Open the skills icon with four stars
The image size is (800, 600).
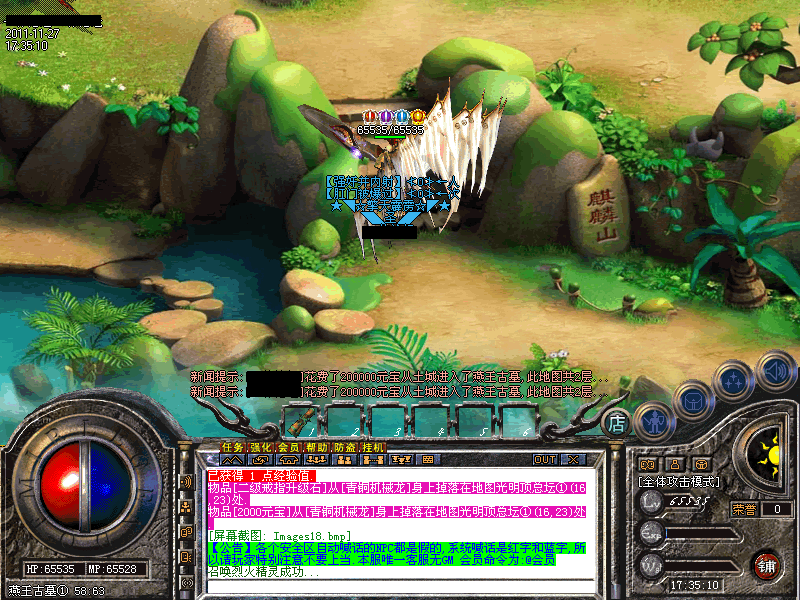tap(734, 381)
